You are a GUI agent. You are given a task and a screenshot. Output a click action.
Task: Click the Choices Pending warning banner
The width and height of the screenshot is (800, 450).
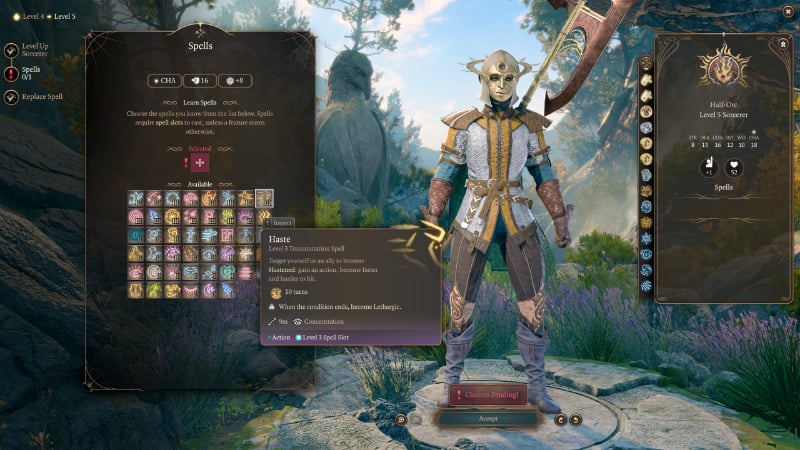pyautogui.click(x=487, y=395)
